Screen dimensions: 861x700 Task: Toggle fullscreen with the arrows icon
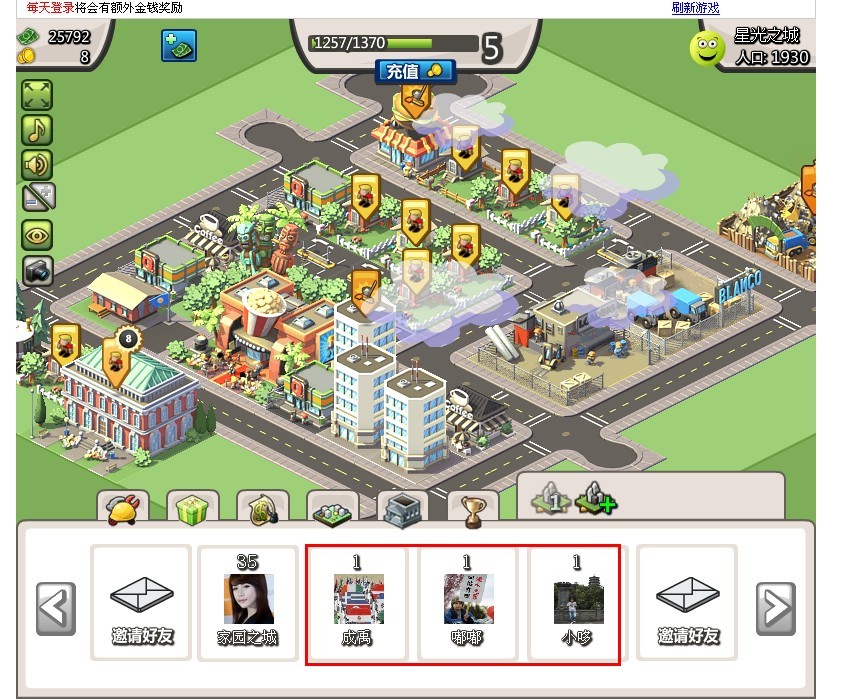(x=37, y=95)
